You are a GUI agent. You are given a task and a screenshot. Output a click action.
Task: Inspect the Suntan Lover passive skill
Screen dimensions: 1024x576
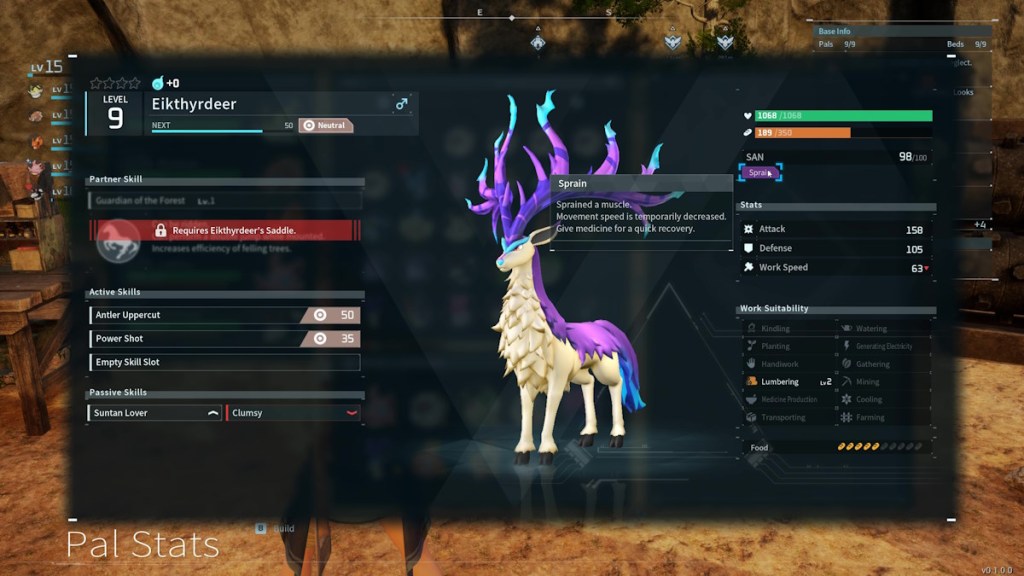tap(155, 413)
